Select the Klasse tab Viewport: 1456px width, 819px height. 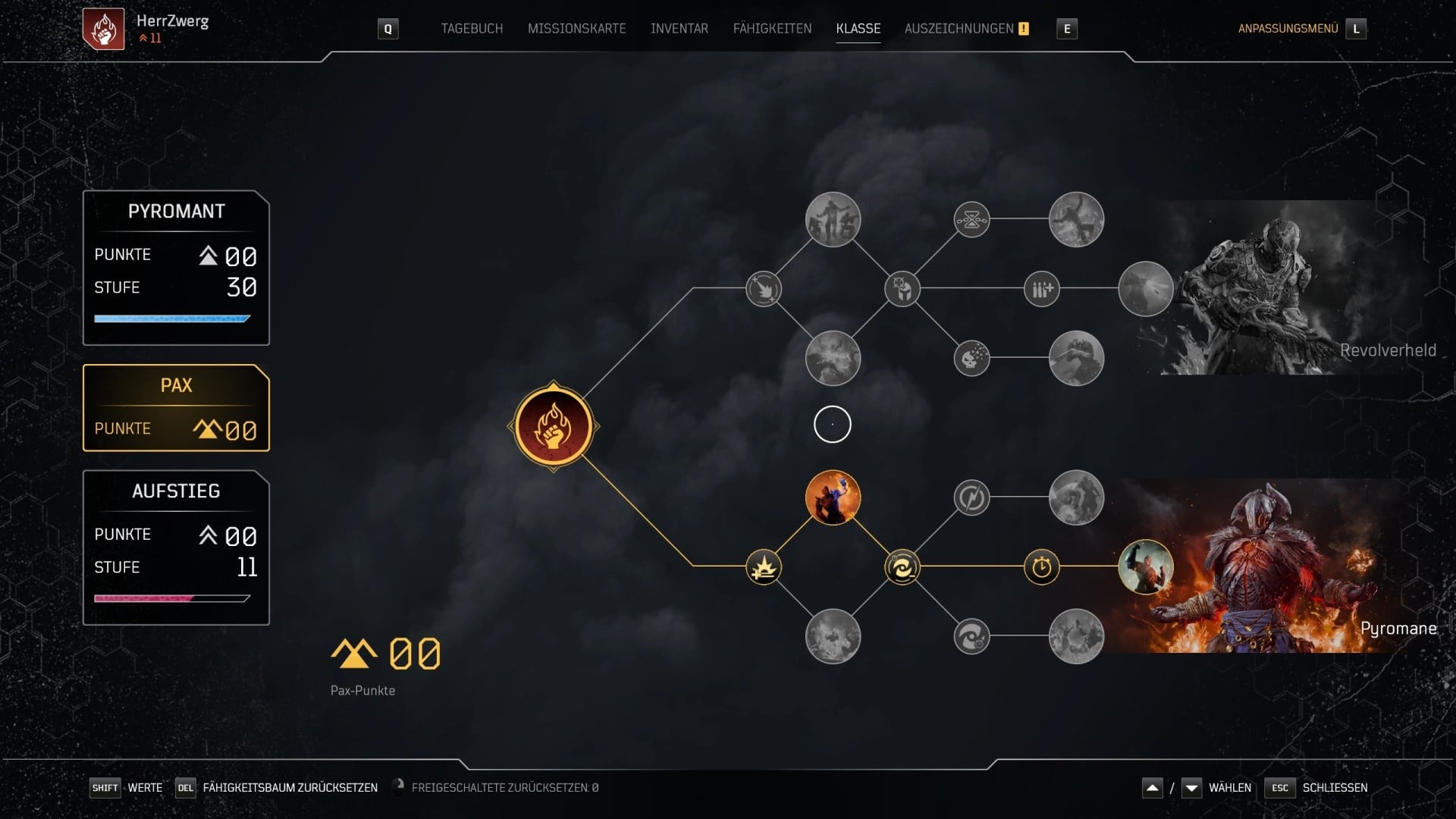click(858, 29)
